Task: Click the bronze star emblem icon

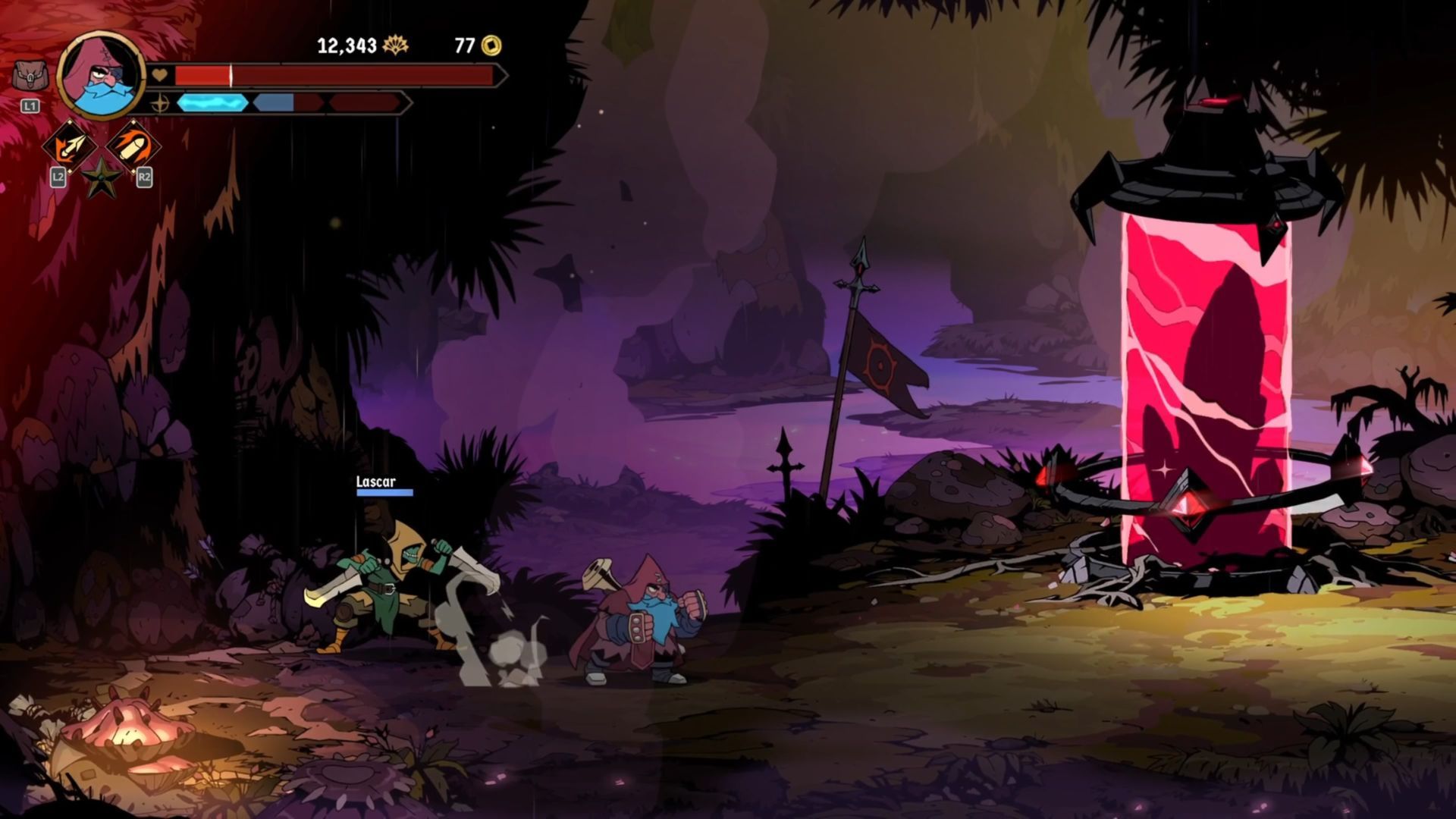Action: coord(101,180)
